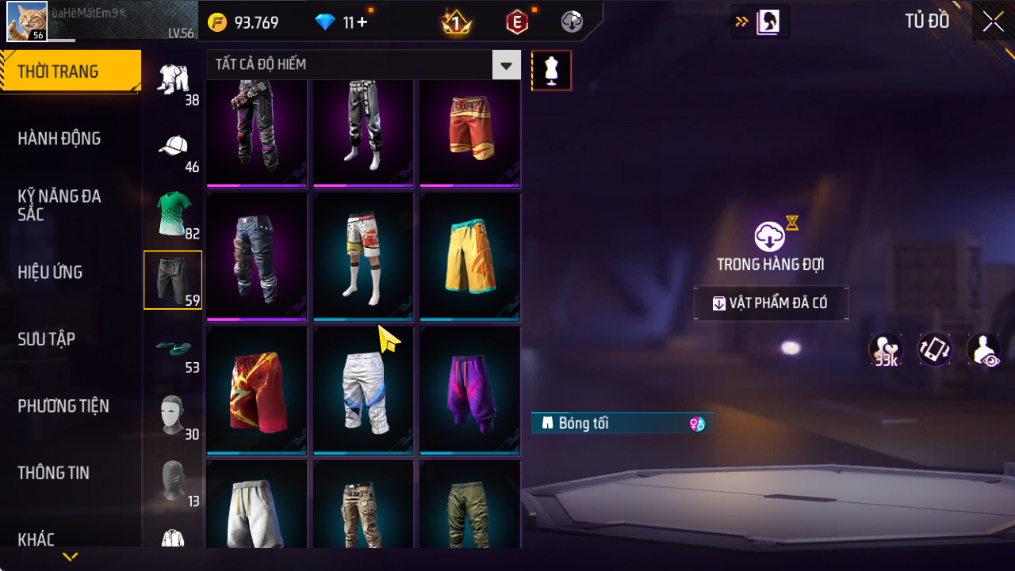Click the gold coin balance icon
The height and width of the screenshot is (571, 1015).
pyautogui.click(x=217, y=22)
